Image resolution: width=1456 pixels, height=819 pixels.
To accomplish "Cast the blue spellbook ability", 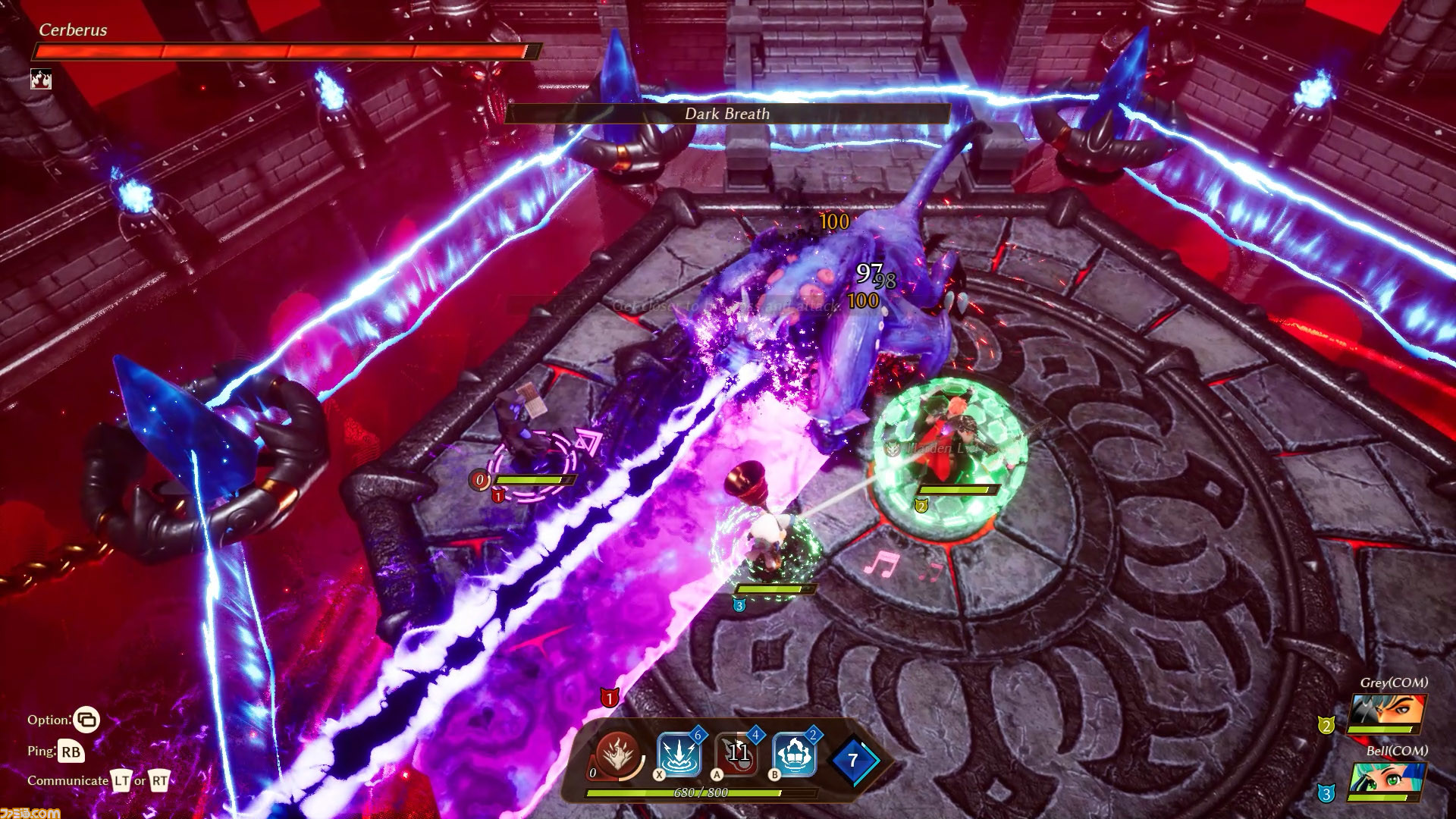I will point(794,755).
